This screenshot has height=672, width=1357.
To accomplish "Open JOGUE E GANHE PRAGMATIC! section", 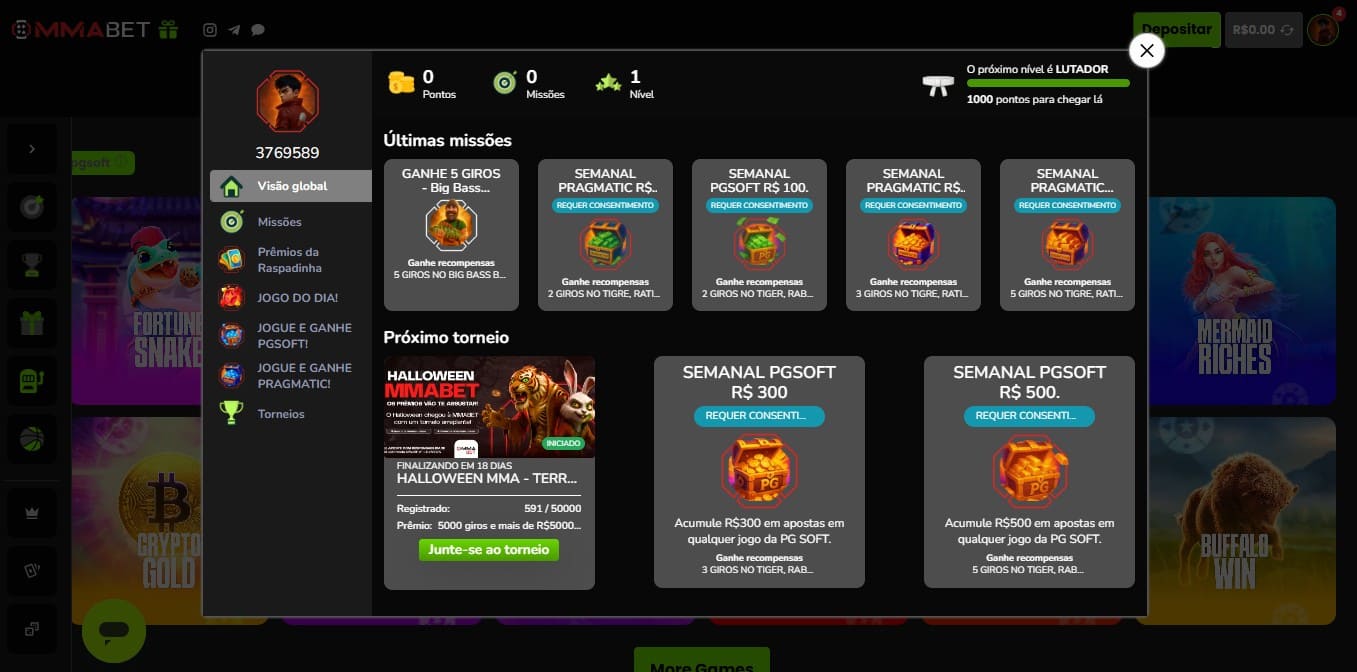I will tap(304, 376).
